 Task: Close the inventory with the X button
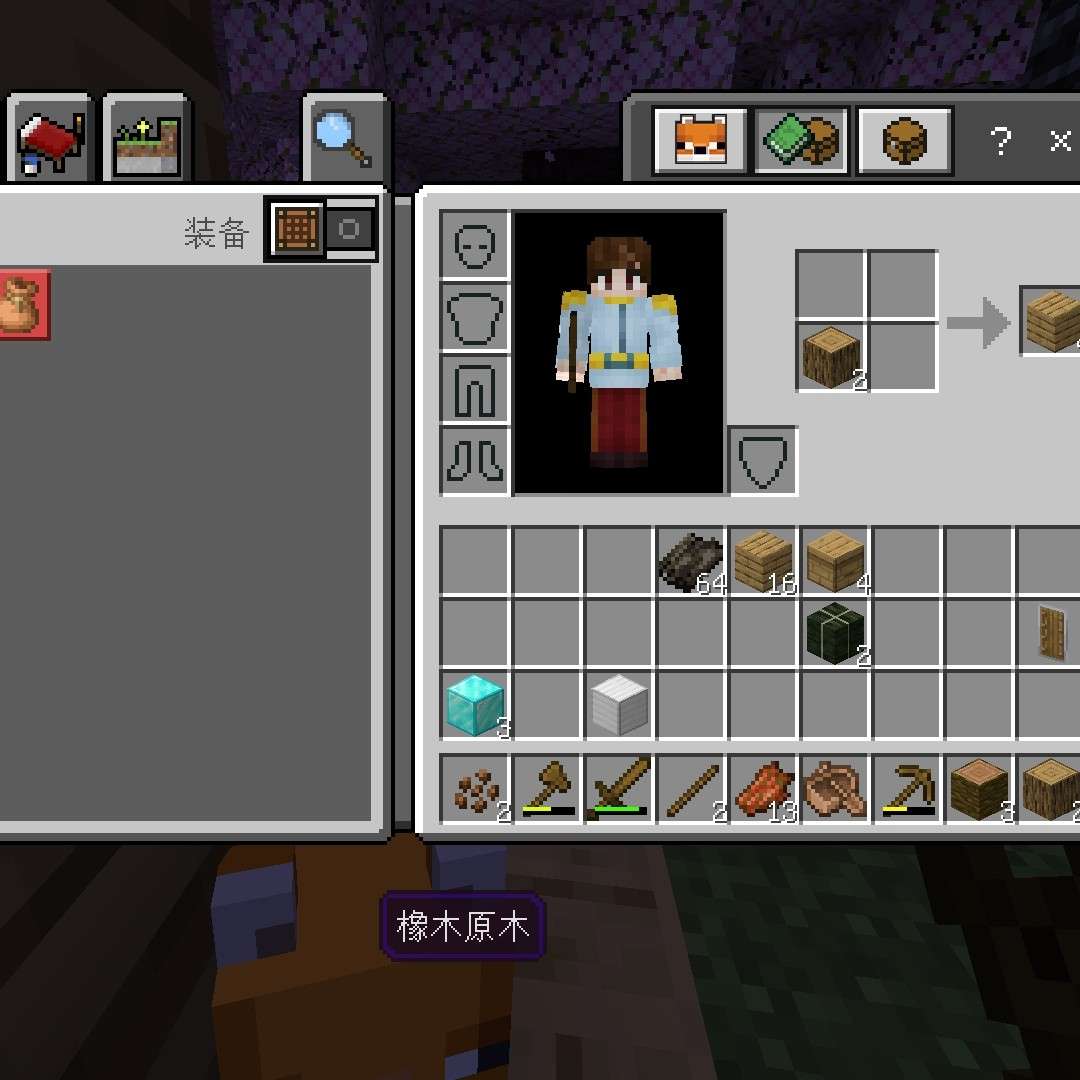(1060, 141)
